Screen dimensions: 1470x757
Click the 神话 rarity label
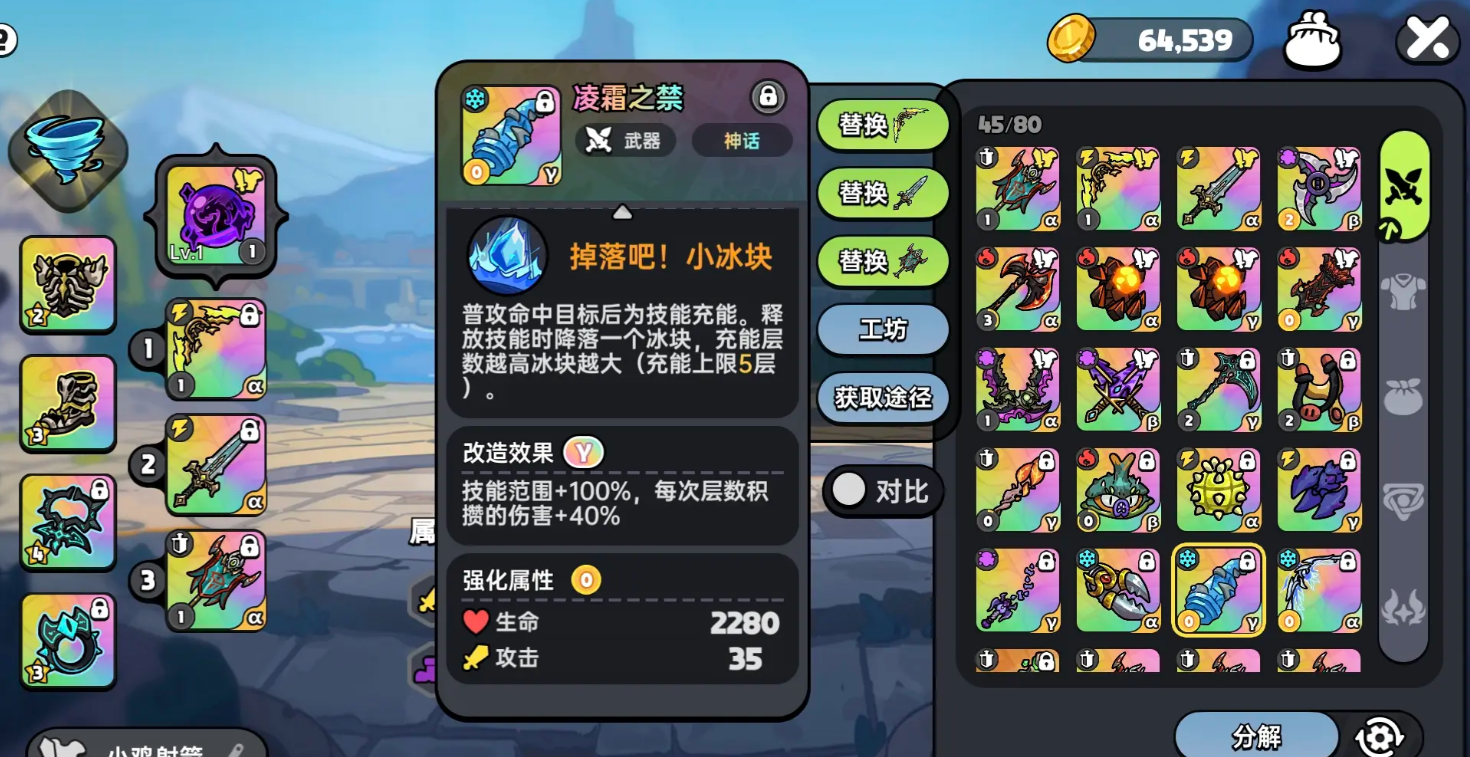[x=742, y=141]
